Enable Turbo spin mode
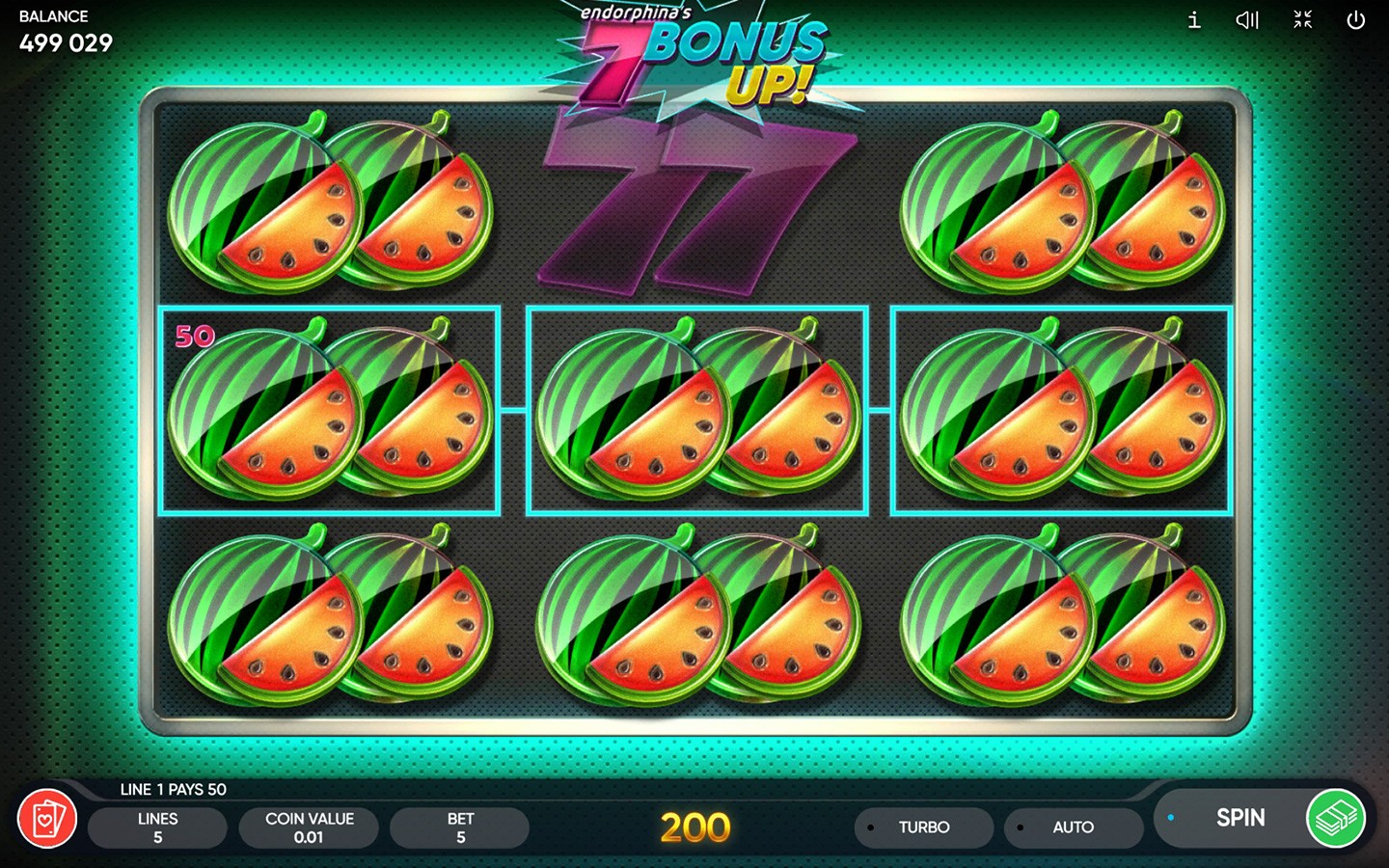Screen dimensions: 1389x868 tap(923, 827)
